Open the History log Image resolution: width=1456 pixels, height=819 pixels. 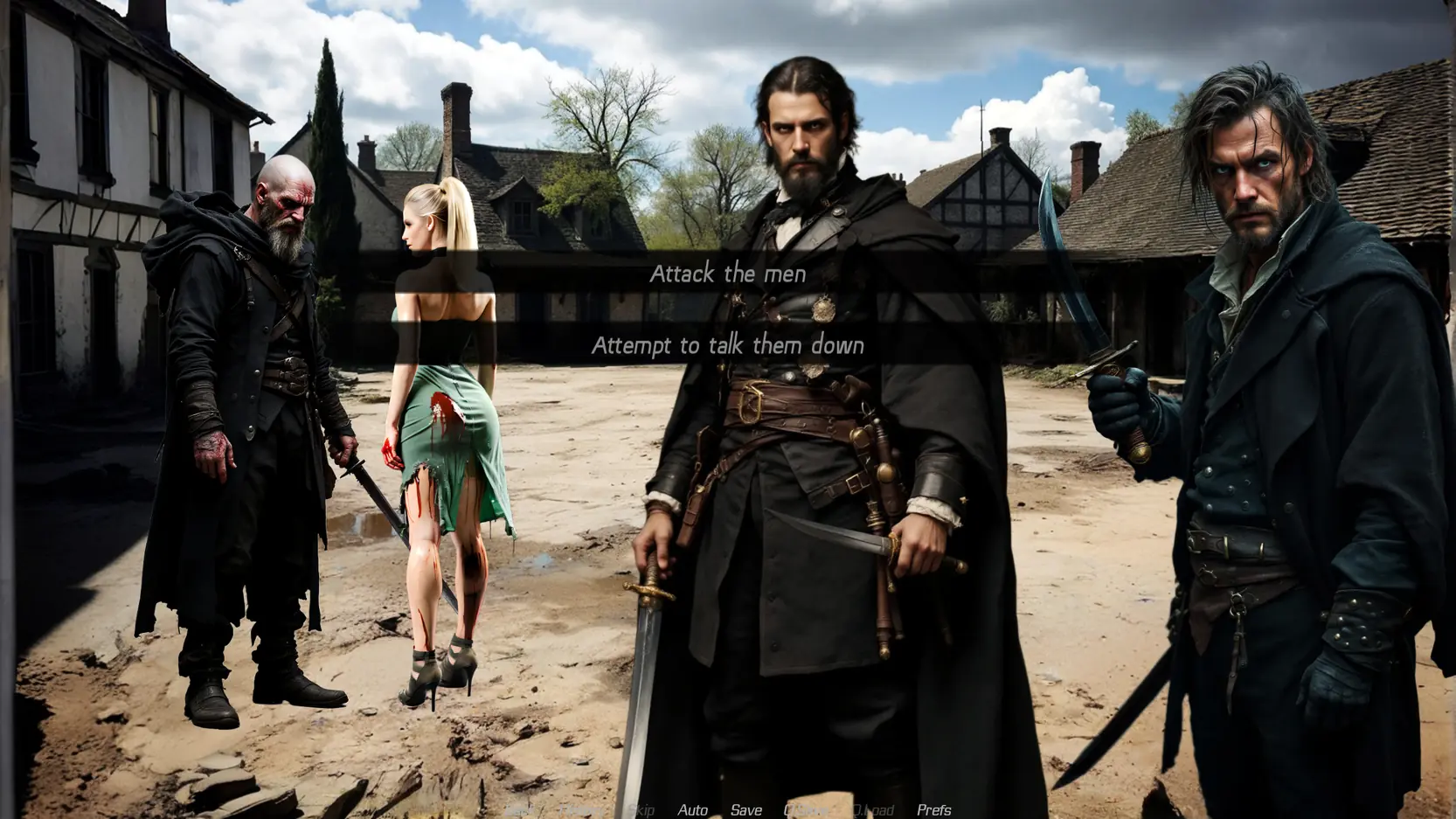click(x=581, y=810)
